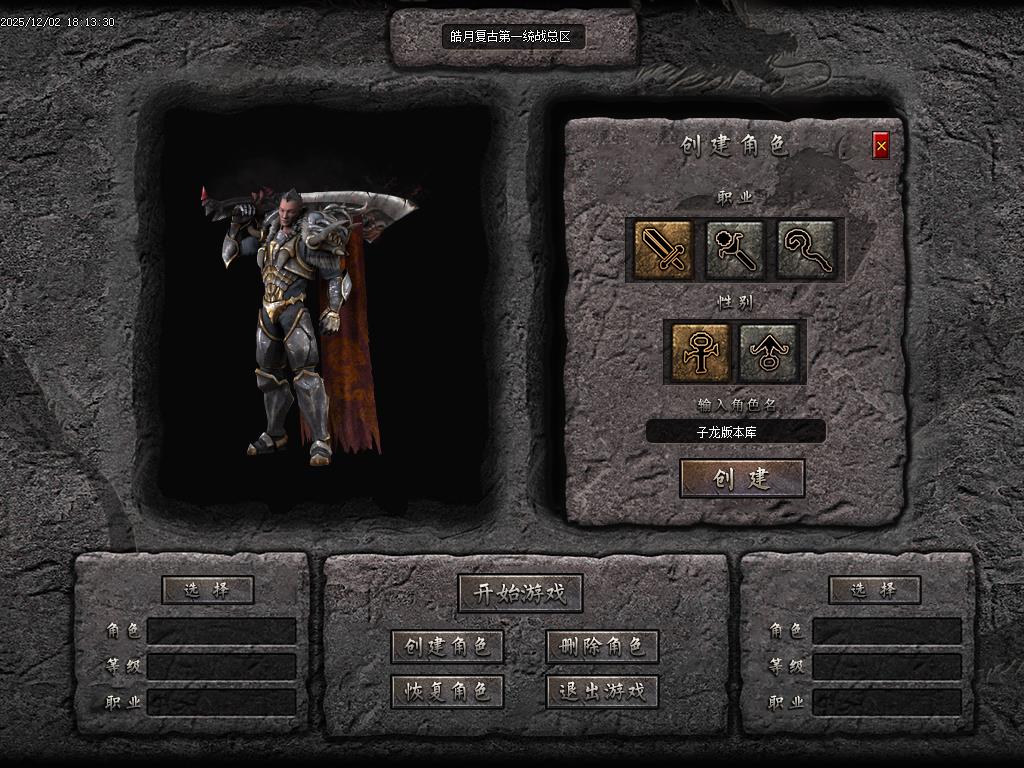Choose the warrior sword class icon
1024x768 pixels.
coord(663,249)
